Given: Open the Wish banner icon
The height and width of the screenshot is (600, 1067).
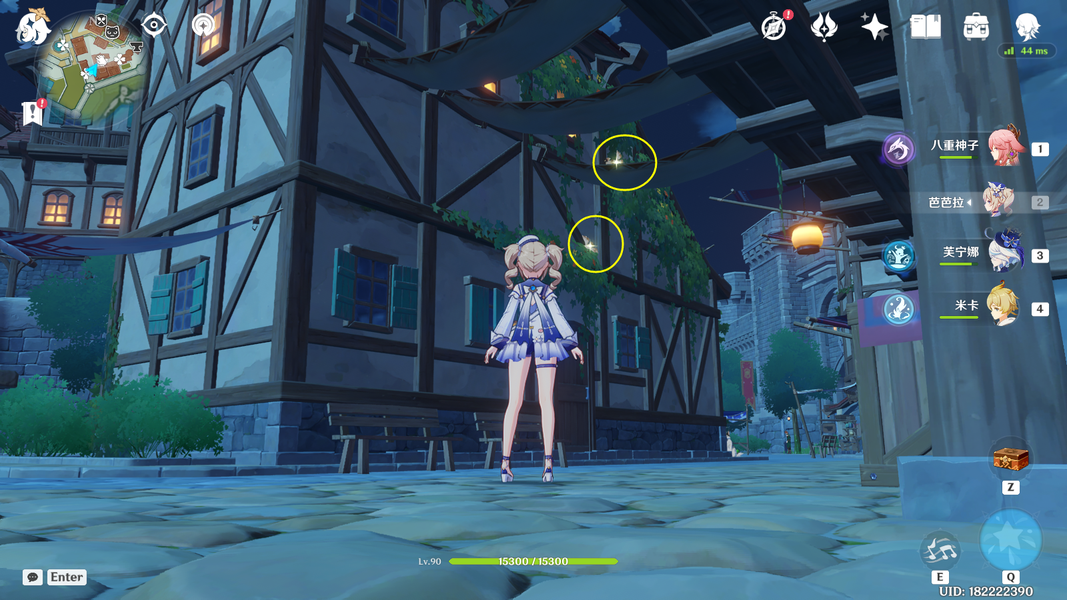Looking at the screenshot, I should click(x=824, y=27).
